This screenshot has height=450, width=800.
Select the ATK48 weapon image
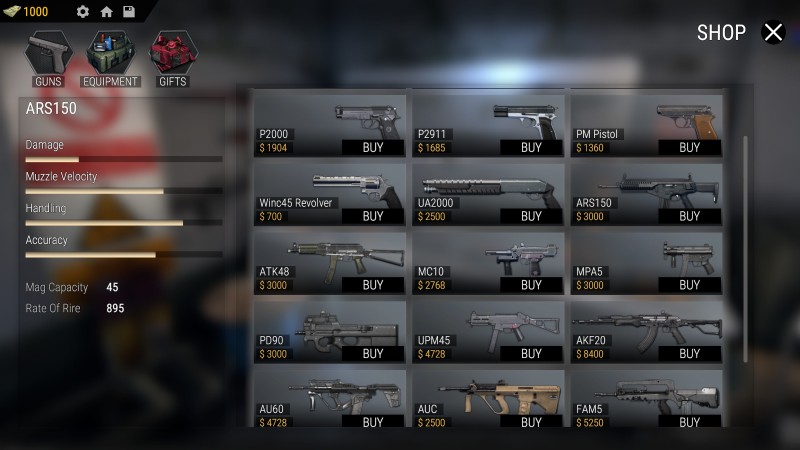click(x=330, y=254)
